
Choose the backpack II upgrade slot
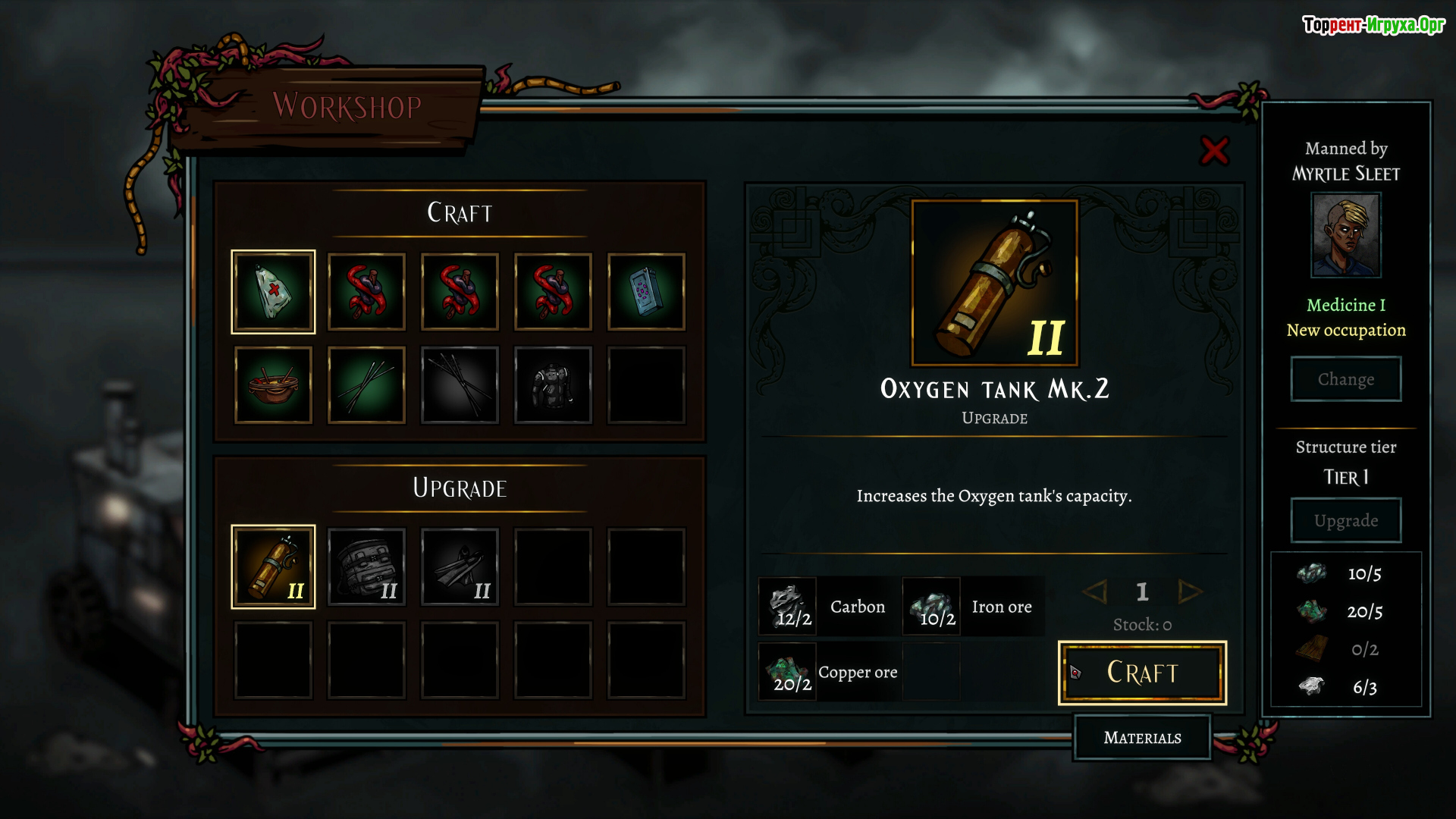pos(366,566)
